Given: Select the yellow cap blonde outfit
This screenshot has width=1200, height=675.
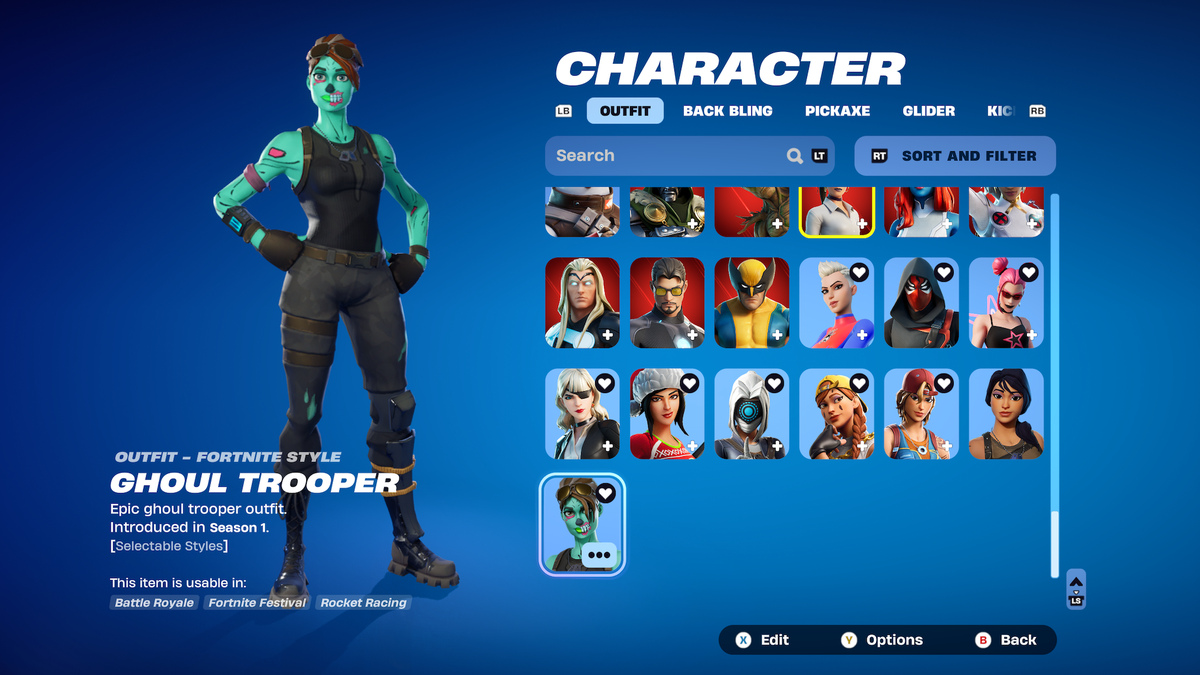Looking at the screenshot, I should coord(836,414).
